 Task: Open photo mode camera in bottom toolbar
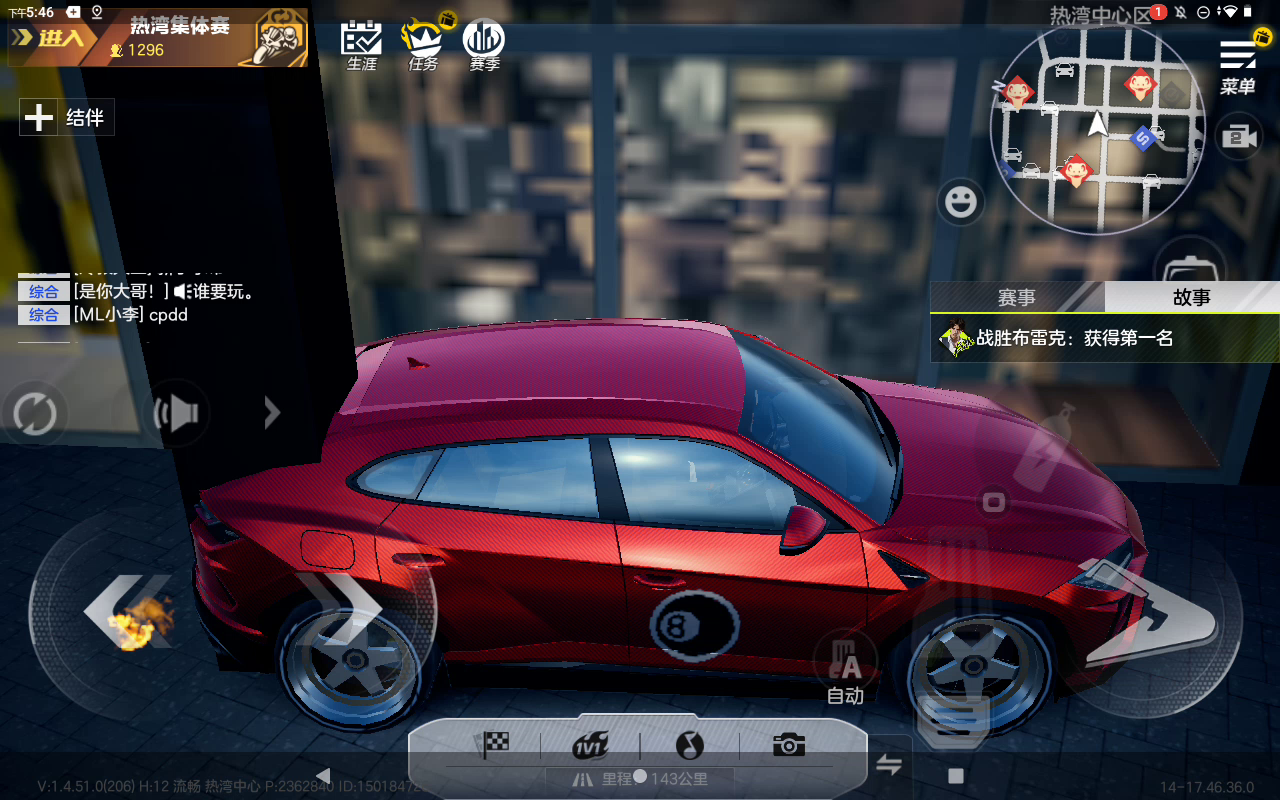788,745
